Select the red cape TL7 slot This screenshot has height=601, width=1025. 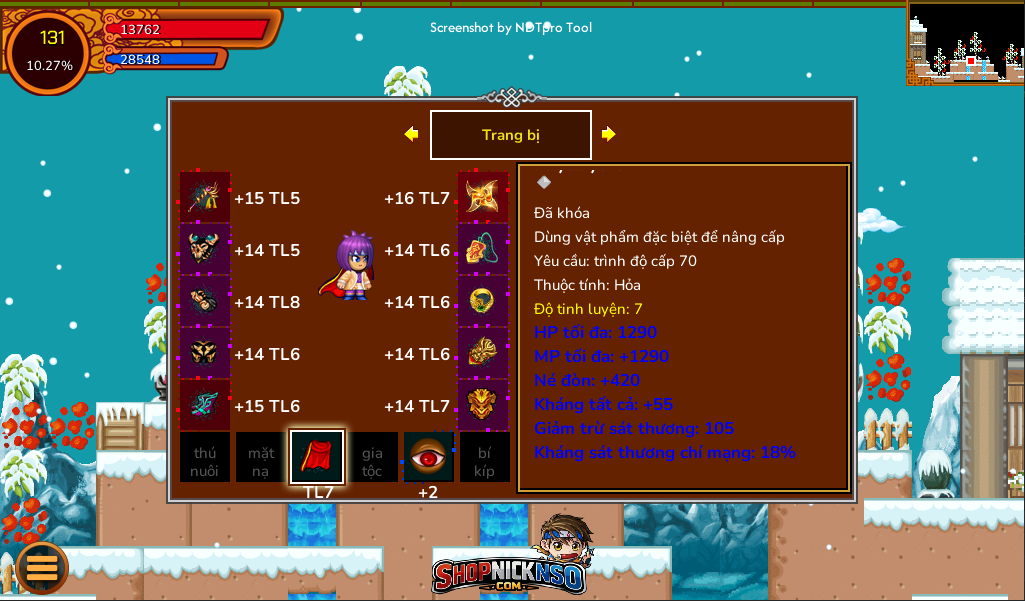tap(317, 457)
